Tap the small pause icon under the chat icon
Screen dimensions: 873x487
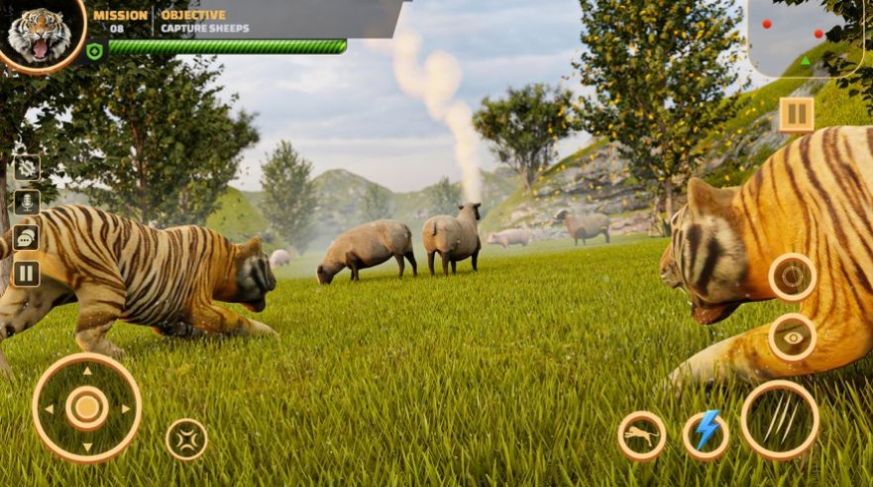pyautogui.click(x=26, y=273)
